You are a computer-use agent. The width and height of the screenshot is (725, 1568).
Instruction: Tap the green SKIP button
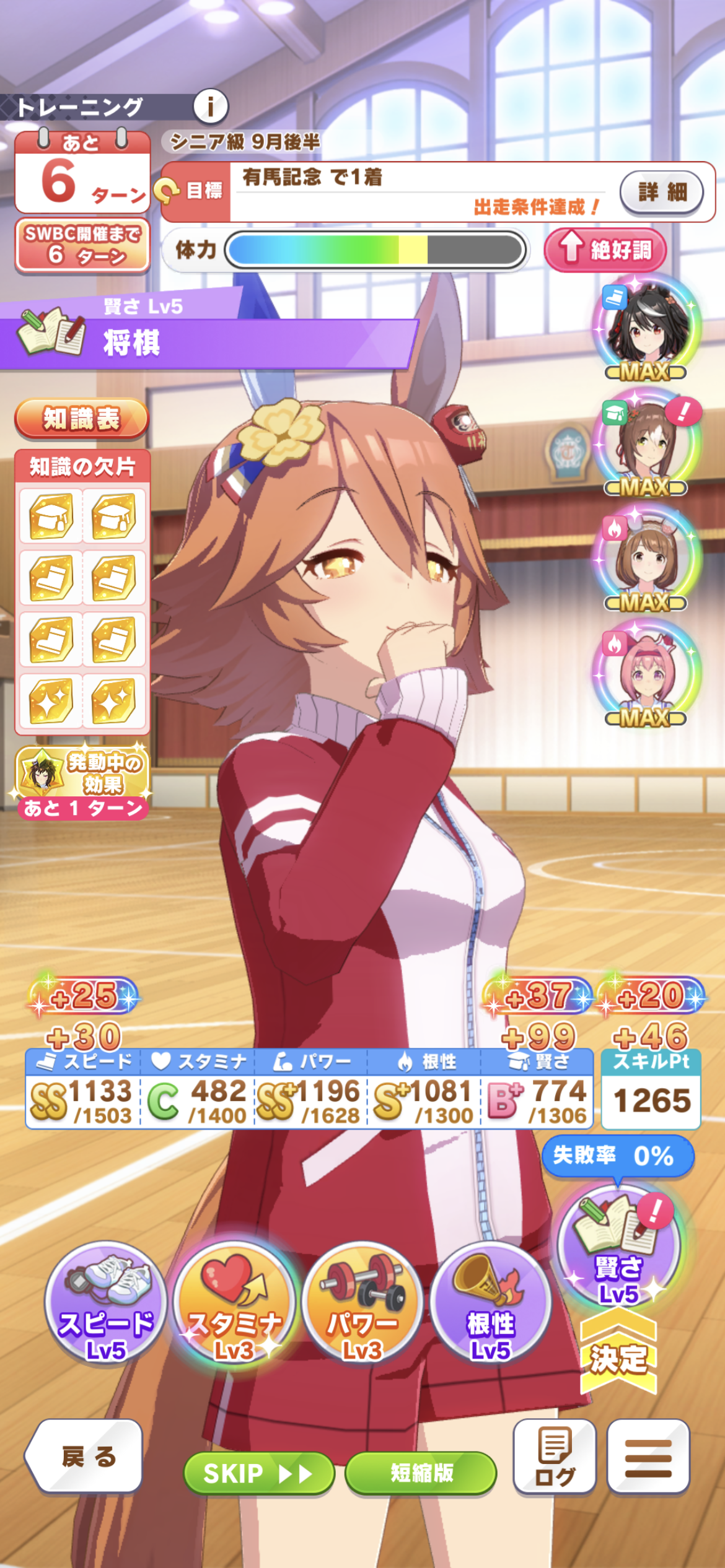[x=259, y=1473]
